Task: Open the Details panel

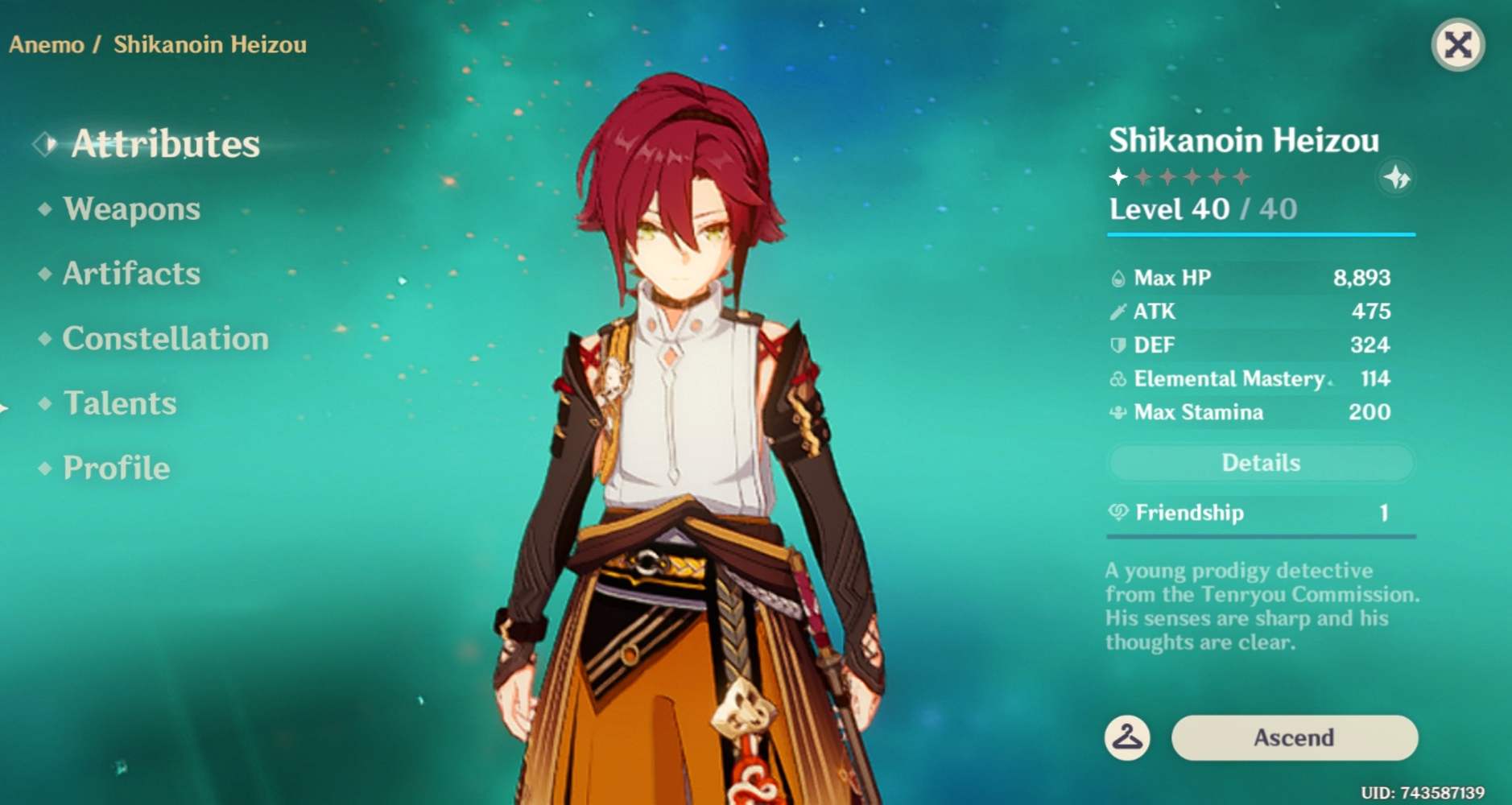Action: point(1260,463)
